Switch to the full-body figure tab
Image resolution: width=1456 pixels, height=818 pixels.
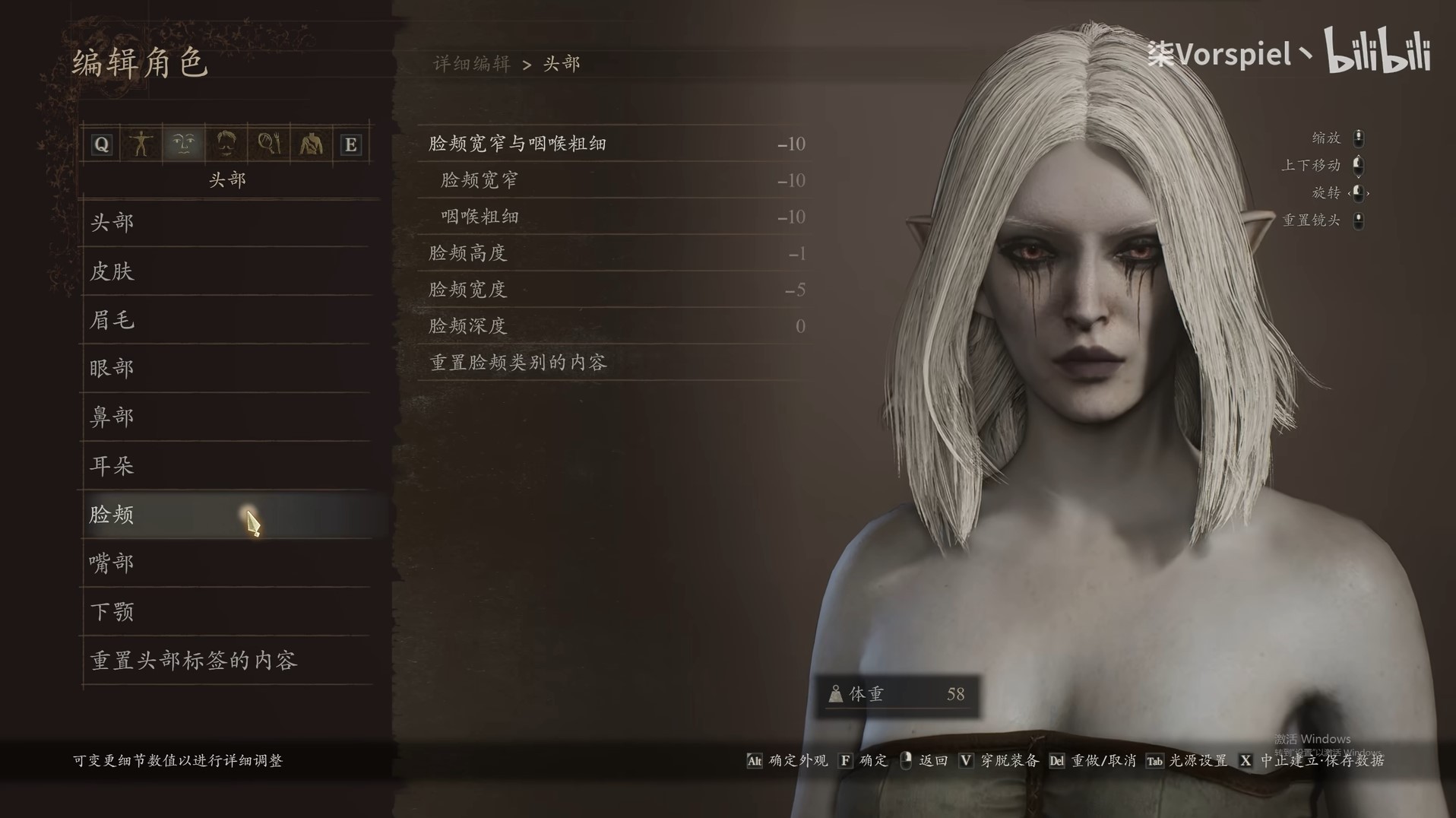pos(141,144)
